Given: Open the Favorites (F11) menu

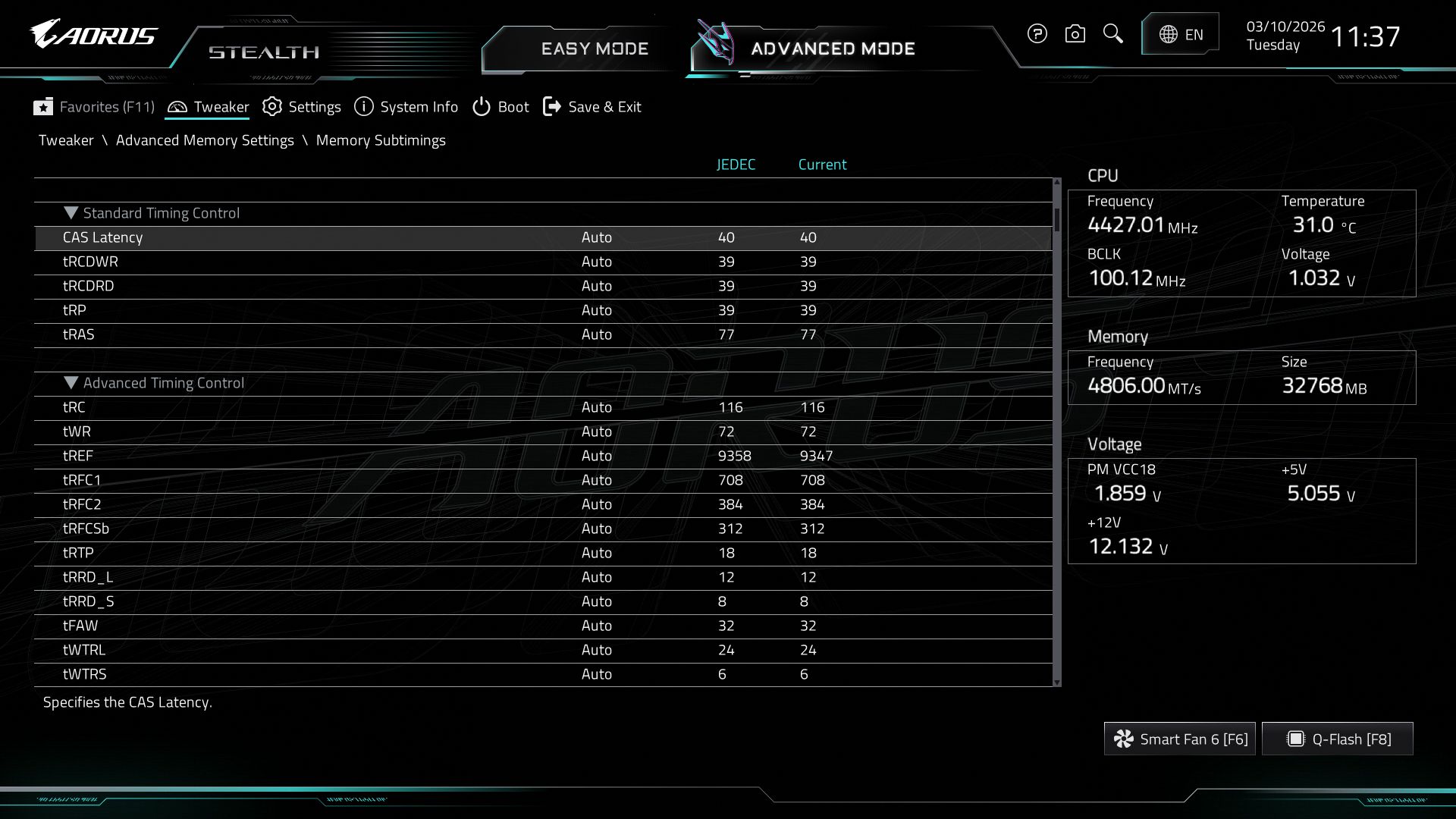Looking at the screenshot, I should [93, 107].
